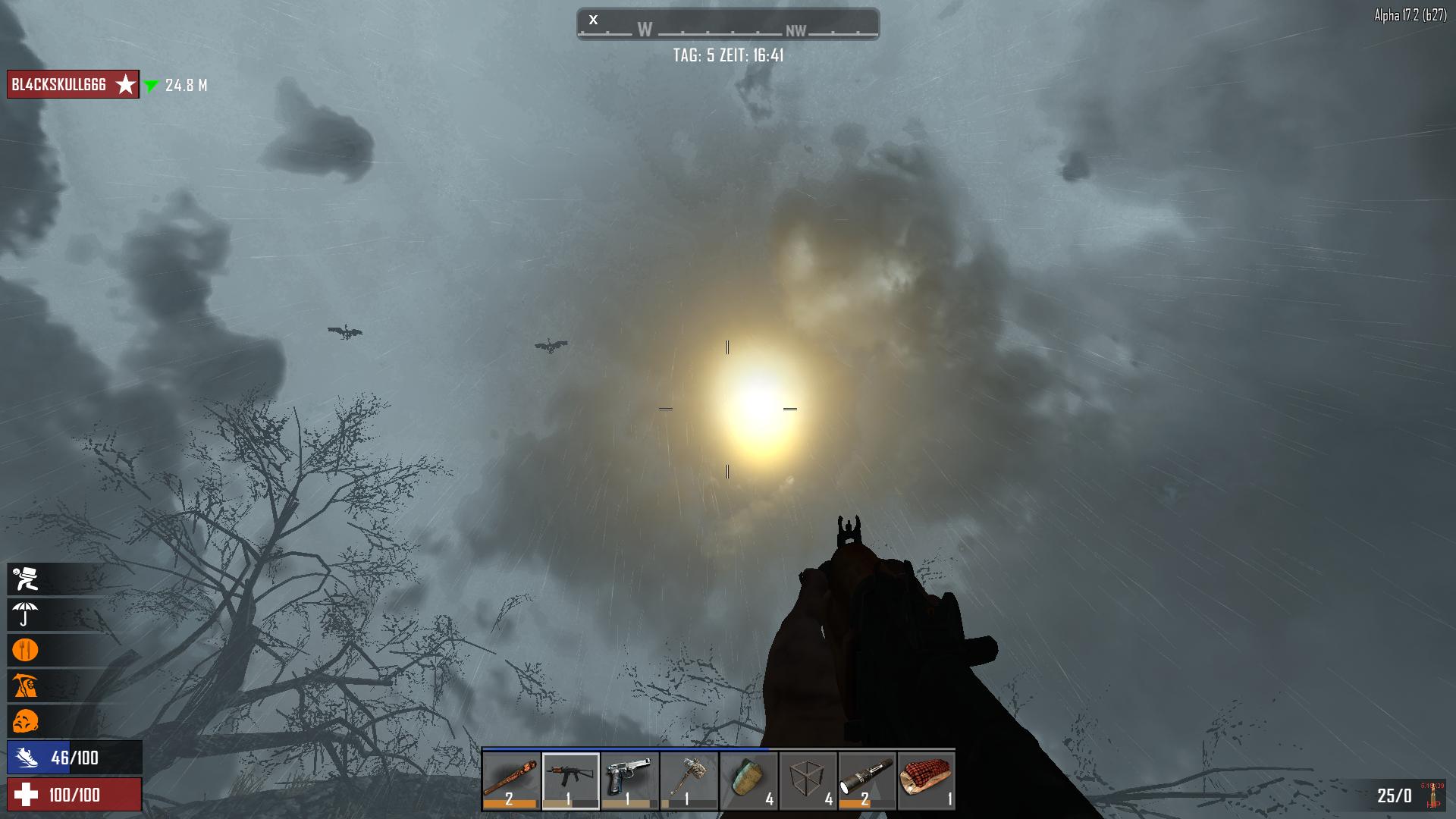Viewport: 1456px width, 819px height.
Task: Select the AK-47 rifle hotbar slot
Action: pyautogui.click(x=570, y=781)
